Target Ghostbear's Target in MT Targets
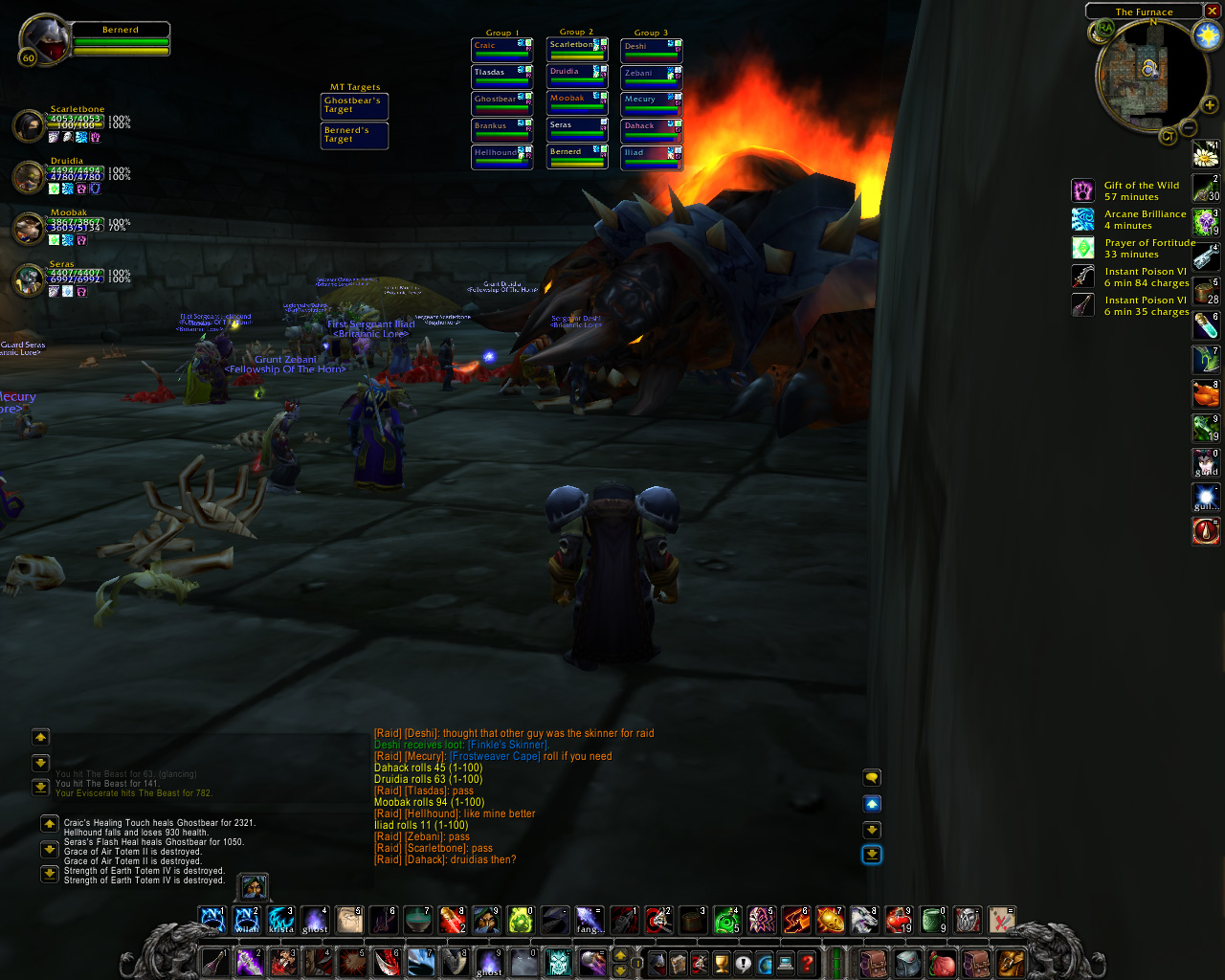Screen dimensions: 1225x980 point(354,105)
